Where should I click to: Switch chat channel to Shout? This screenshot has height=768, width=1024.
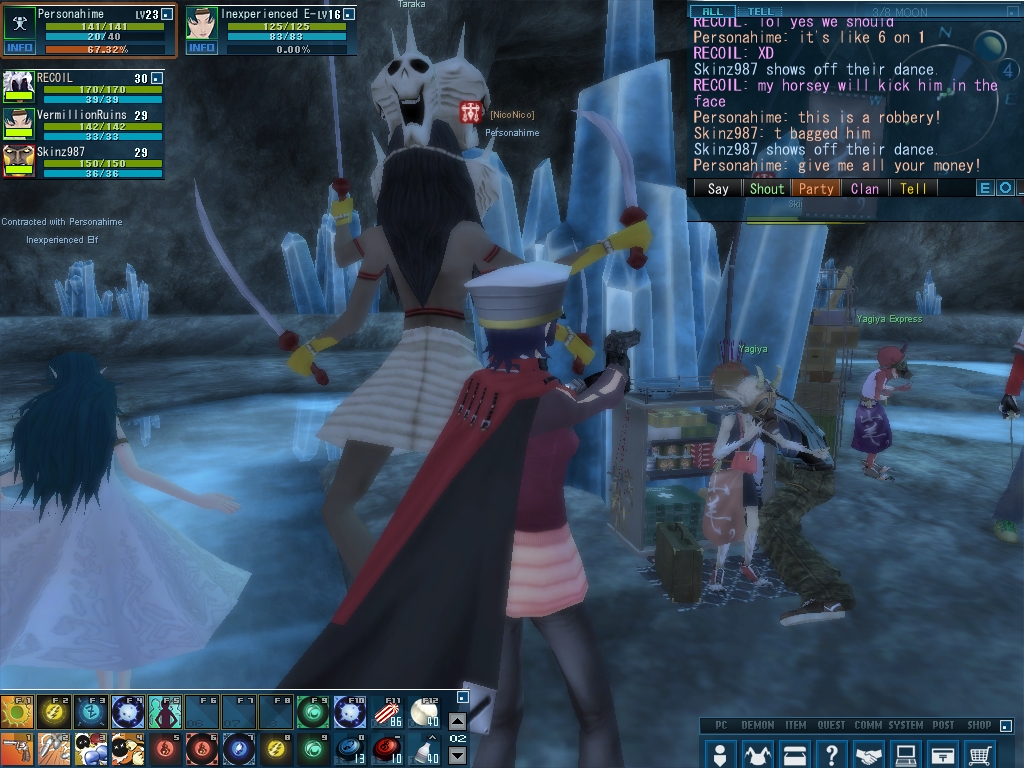pos(767,188)
